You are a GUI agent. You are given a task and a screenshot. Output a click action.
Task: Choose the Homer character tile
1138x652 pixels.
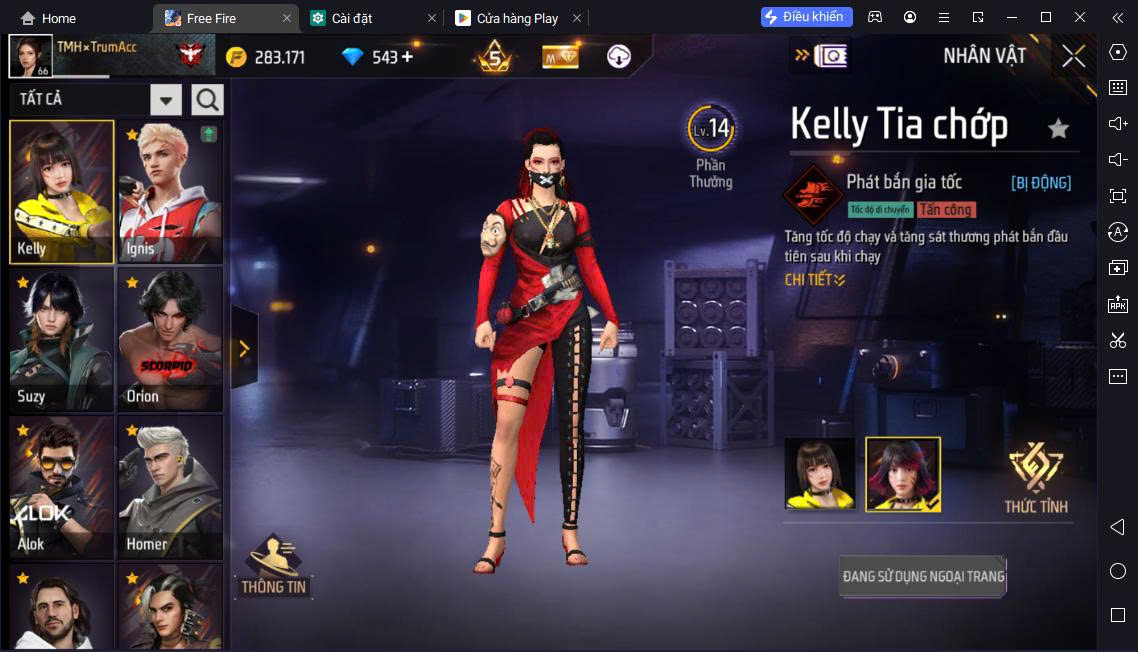click(170, 487)
